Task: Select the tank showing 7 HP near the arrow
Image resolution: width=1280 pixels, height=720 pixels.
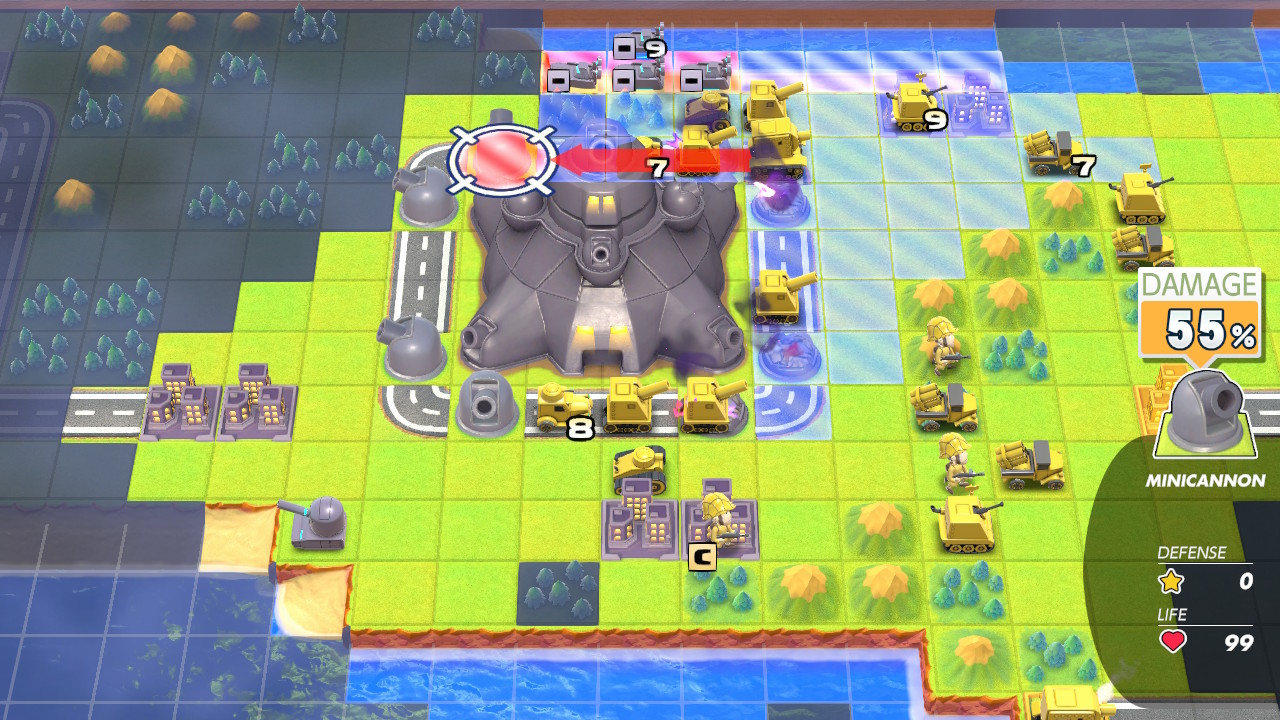Action: tap(700, 148)
